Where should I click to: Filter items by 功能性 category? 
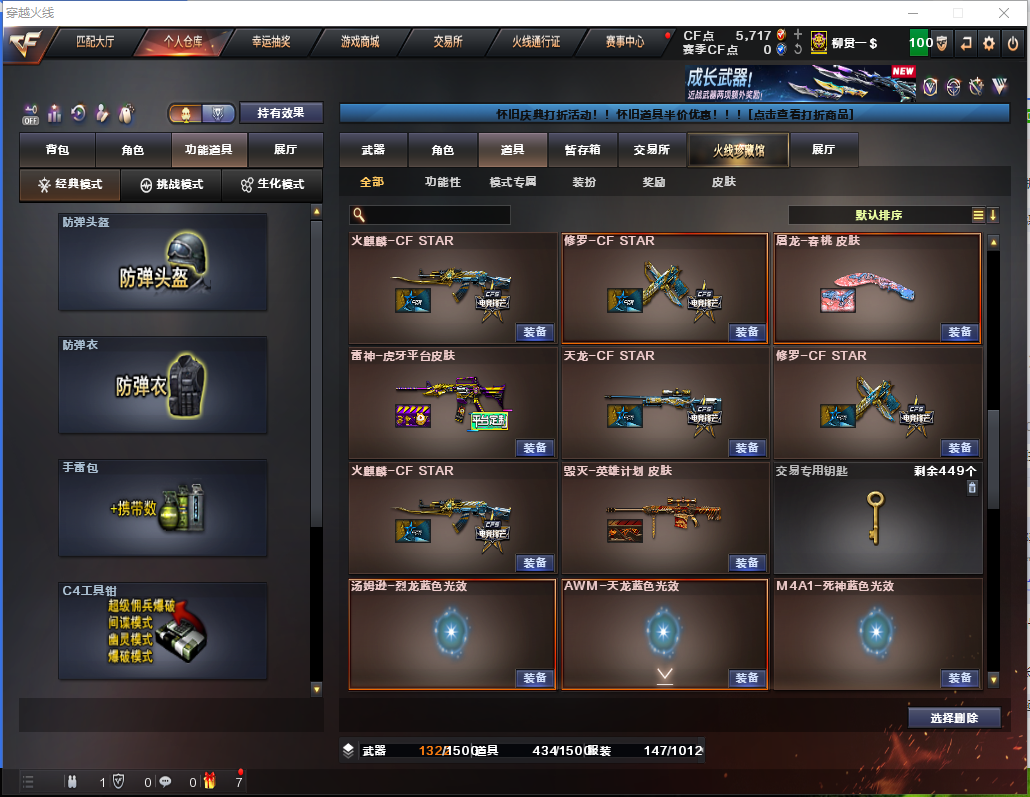[x=443, y=182]
